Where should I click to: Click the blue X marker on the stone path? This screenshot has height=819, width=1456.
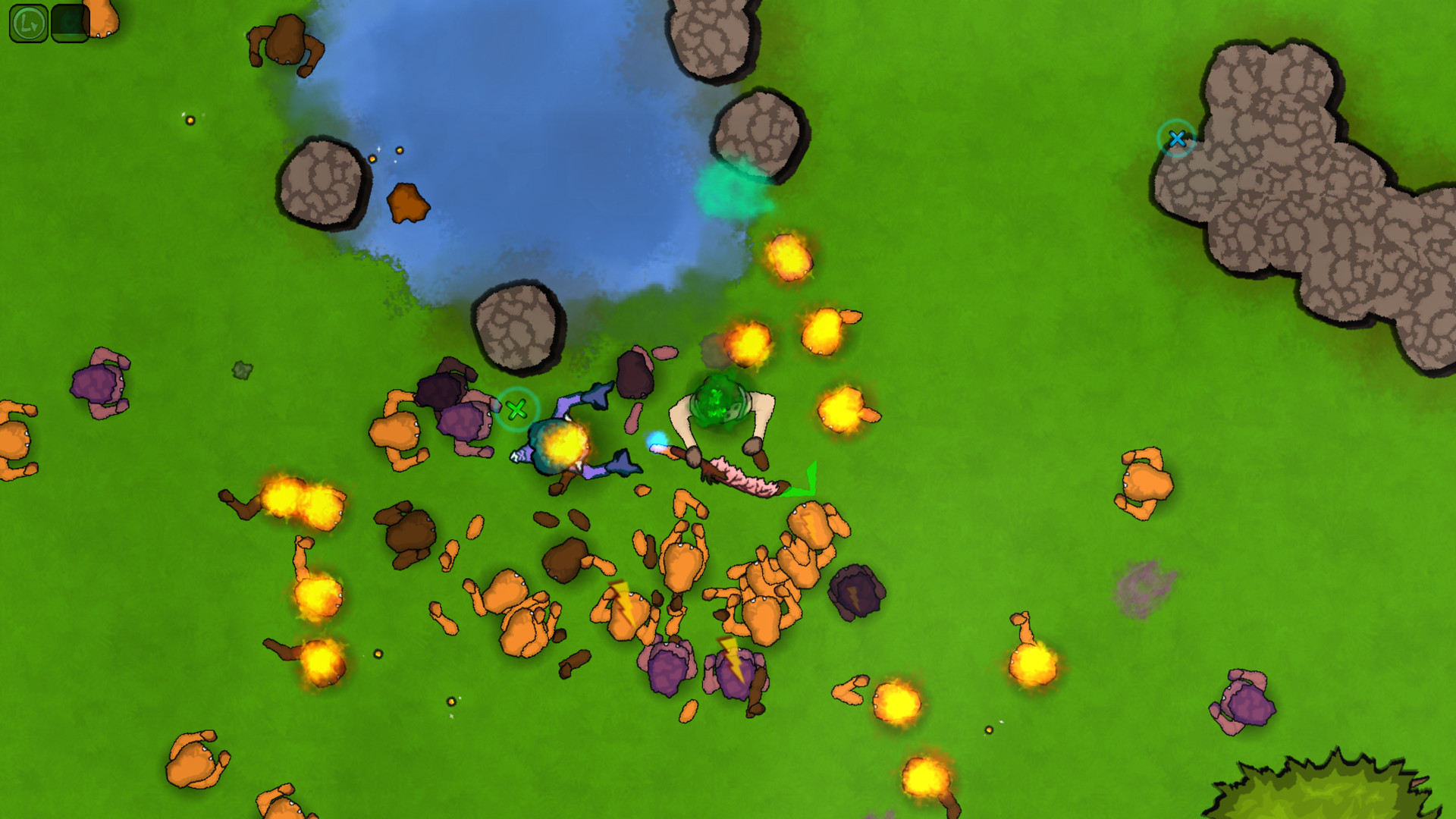point(1177,139)
